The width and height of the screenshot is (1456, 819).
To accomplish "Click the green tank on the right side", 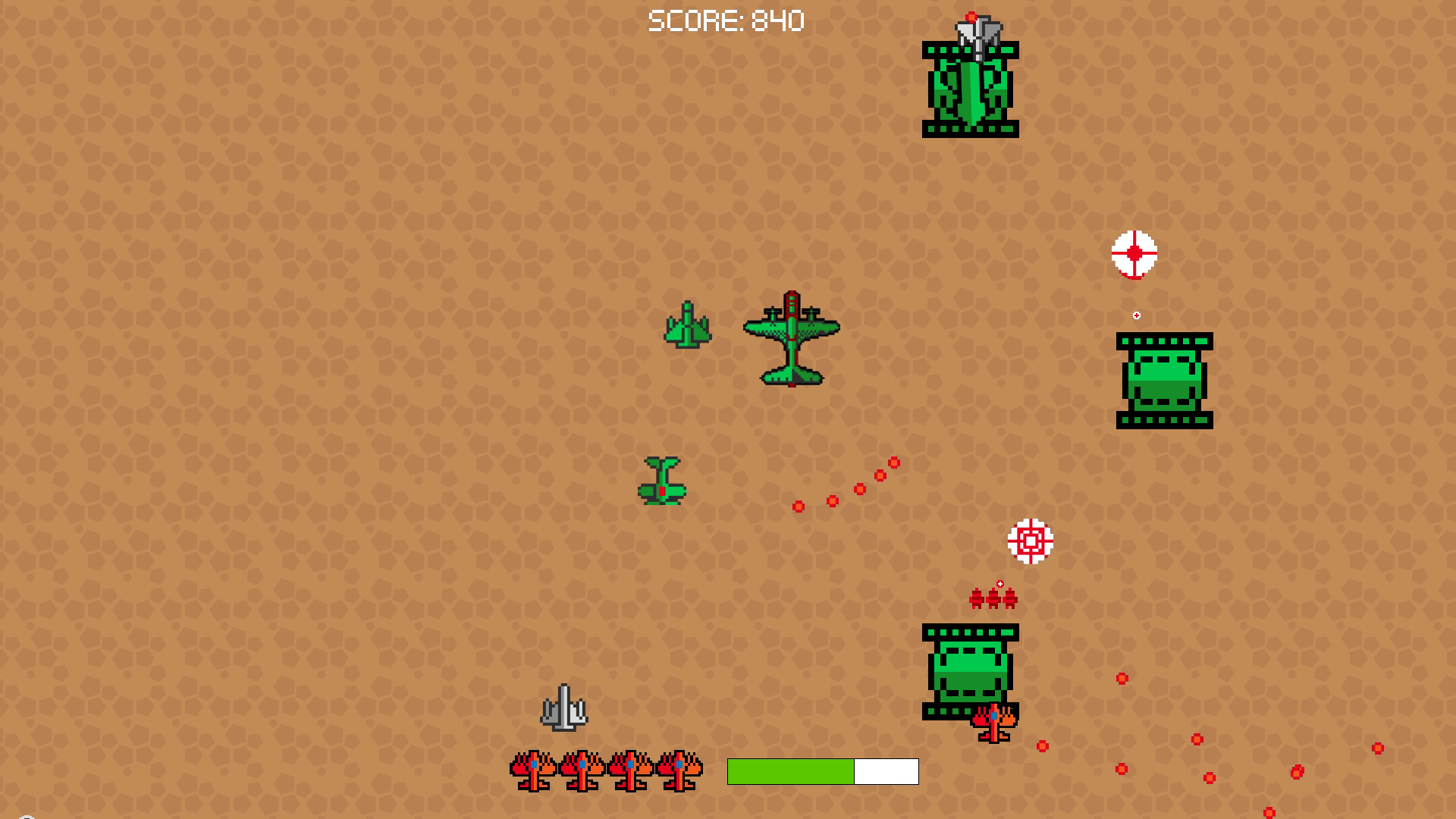I will click(x=1166, y=381).
